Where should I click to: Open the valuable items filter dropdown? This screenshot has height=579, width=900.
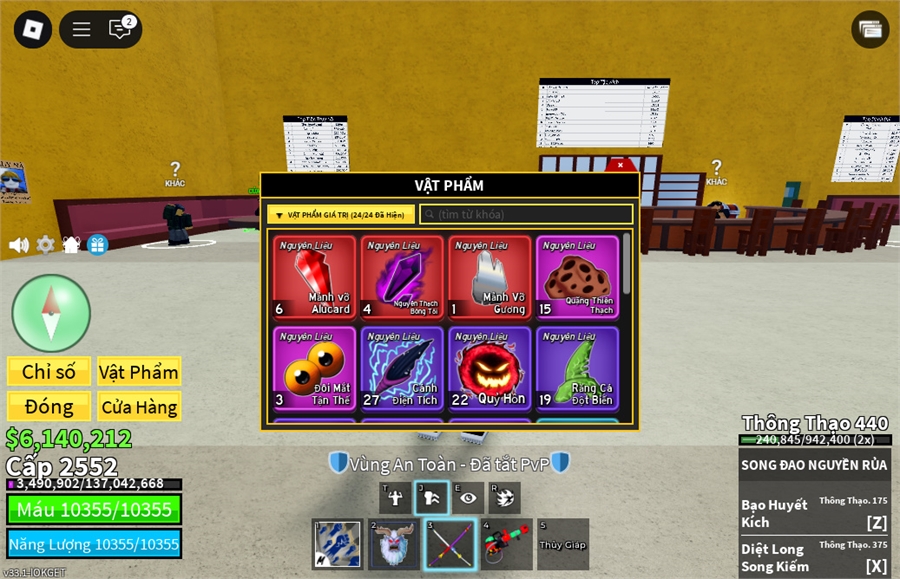click(340, 214)
